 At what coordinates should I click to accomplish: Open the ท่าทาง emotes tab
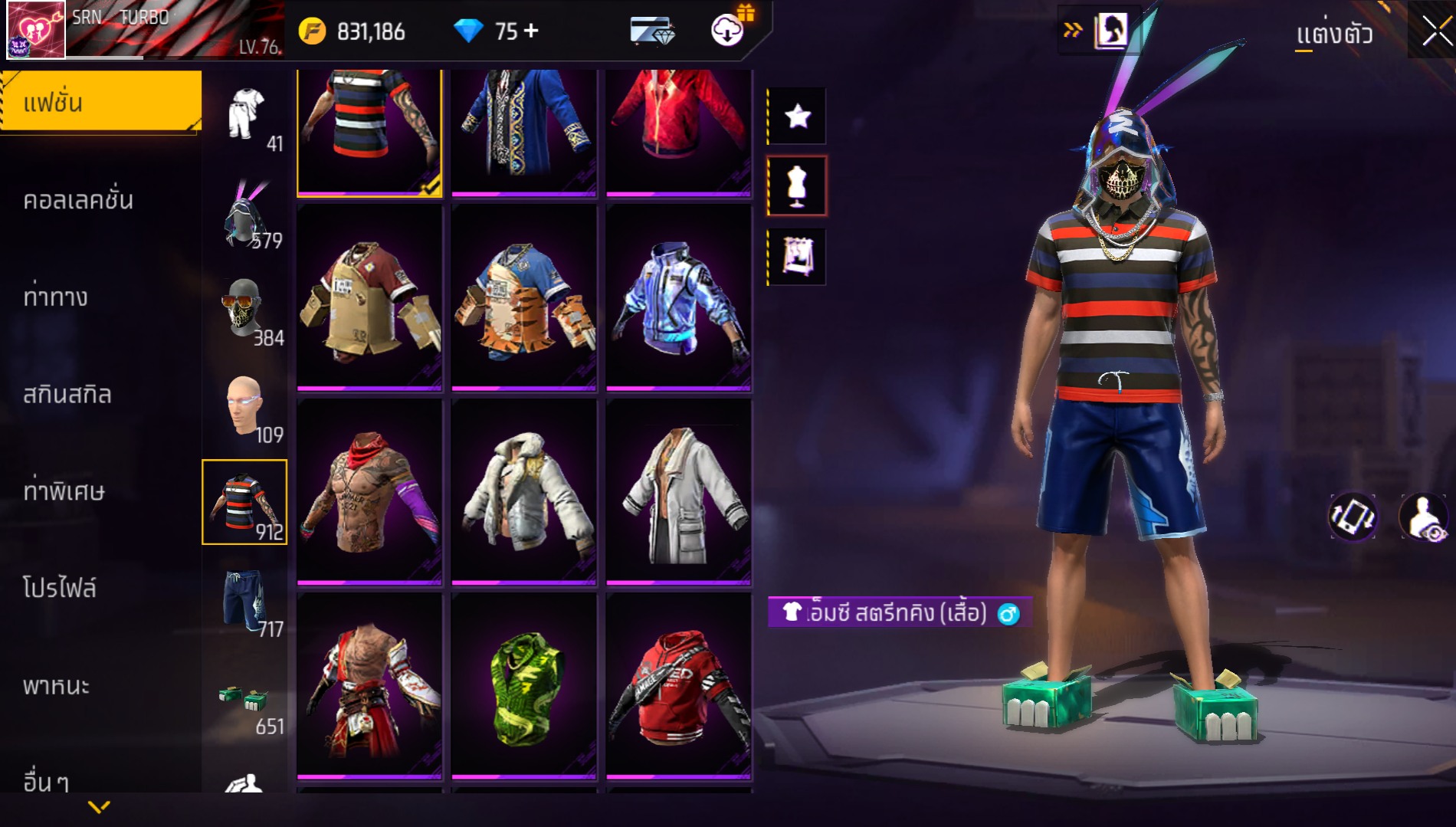pyautogui.click(x=55, y=297)
